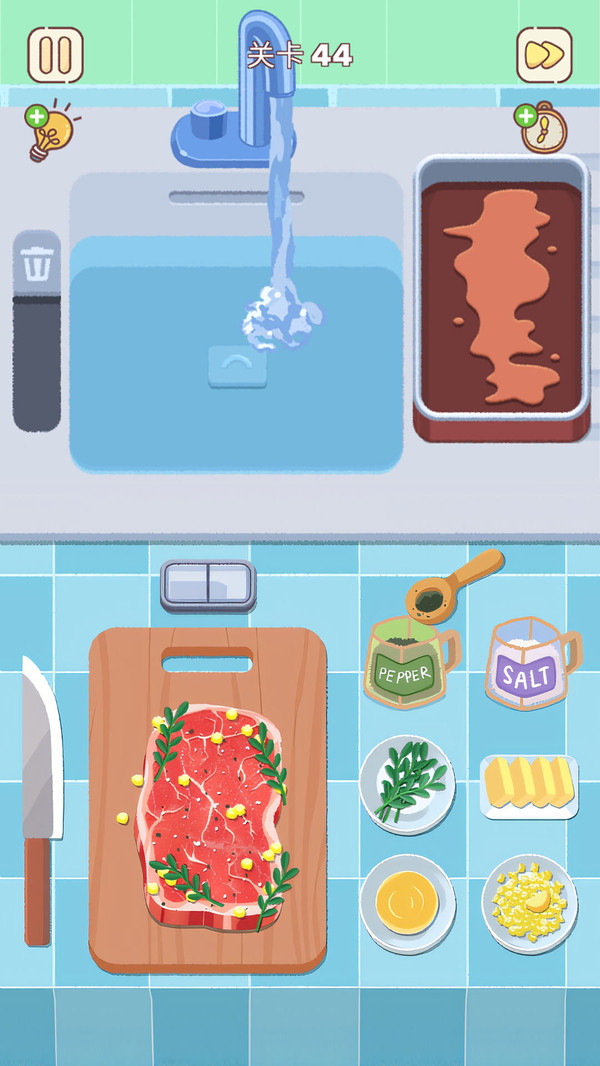Screen dimensions: 600x1066
Task: Select the sliced butter dish
Action: [529, 785]
